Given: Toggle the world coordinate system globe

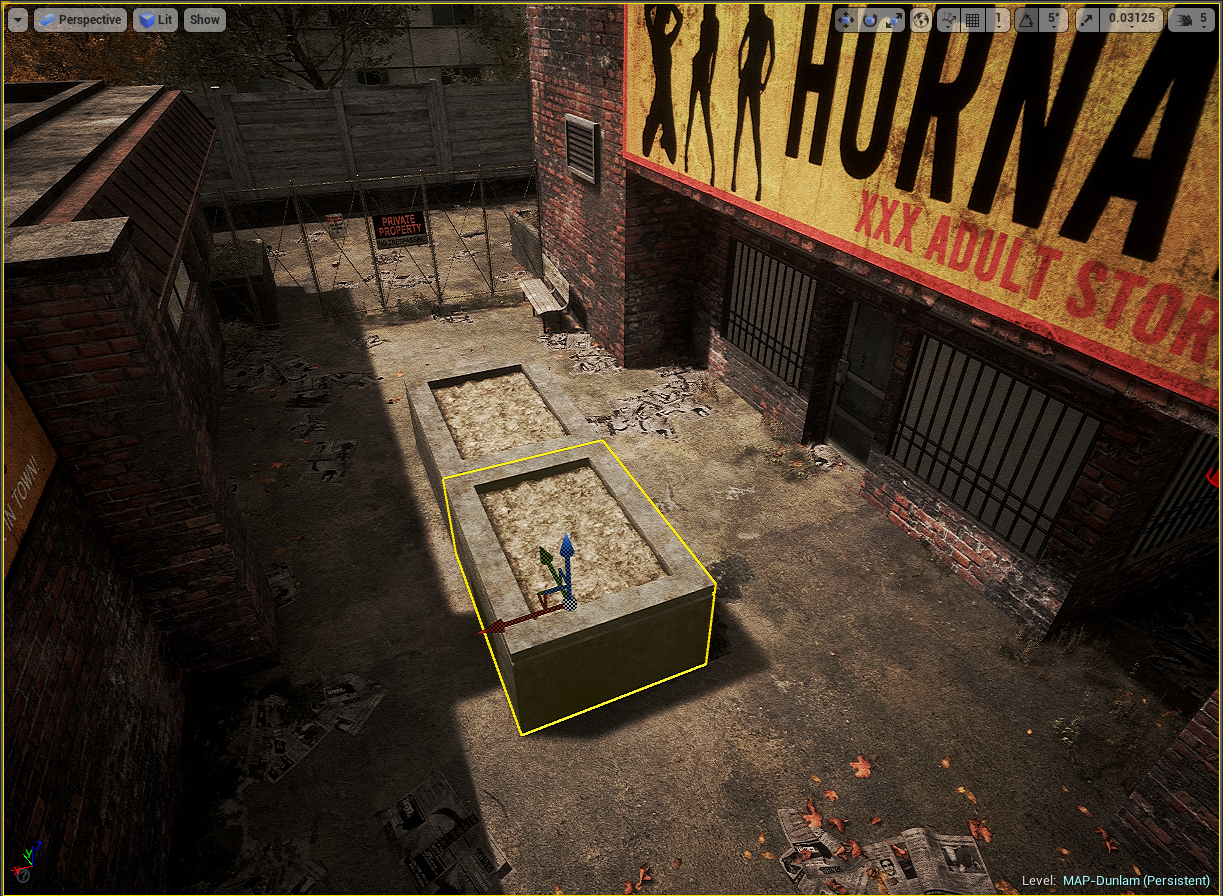Looking at the screenshot, I should pyautogui.click(x=921, y=19).
